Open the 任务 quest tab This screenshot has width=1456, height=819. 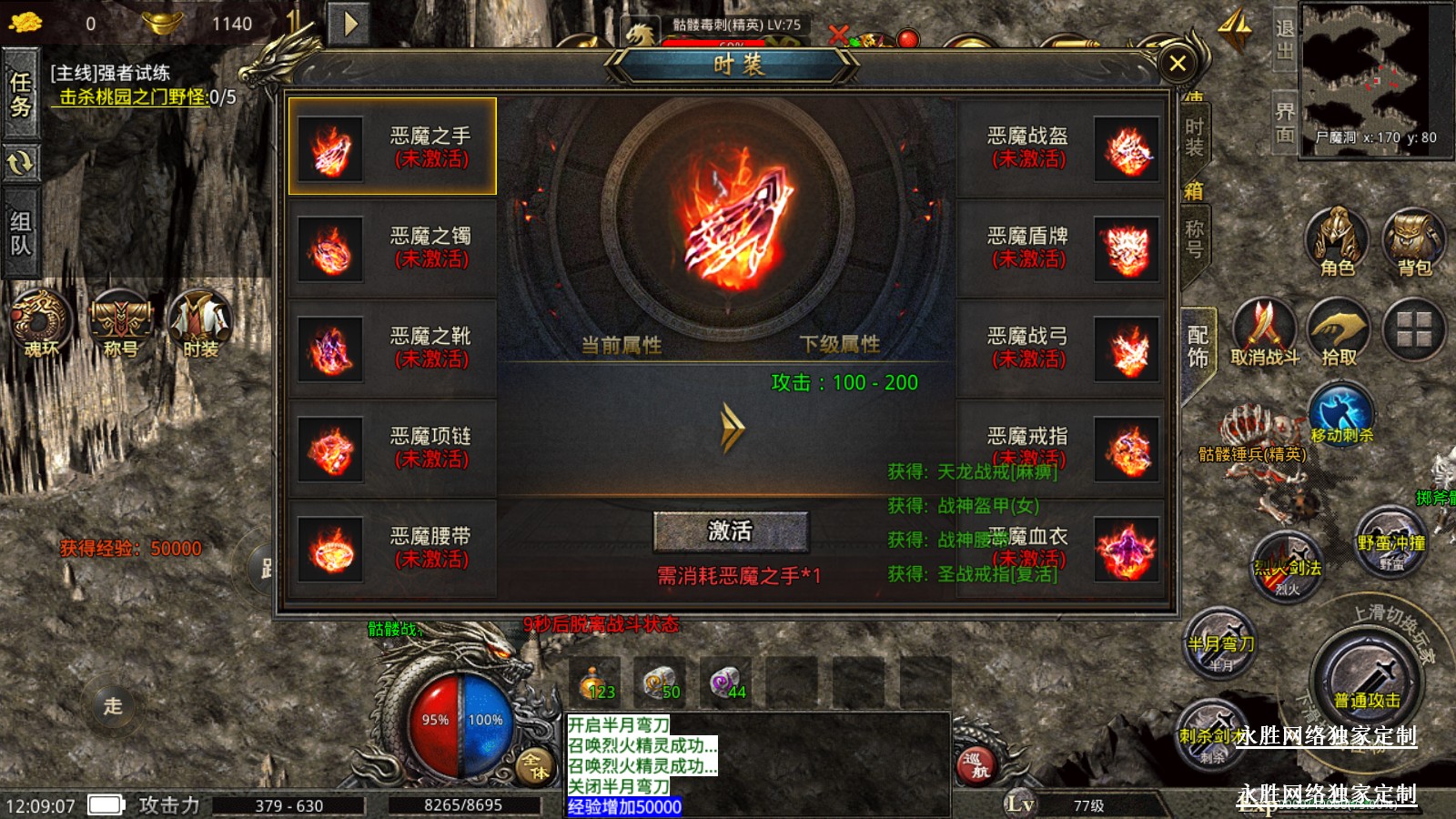20,95
